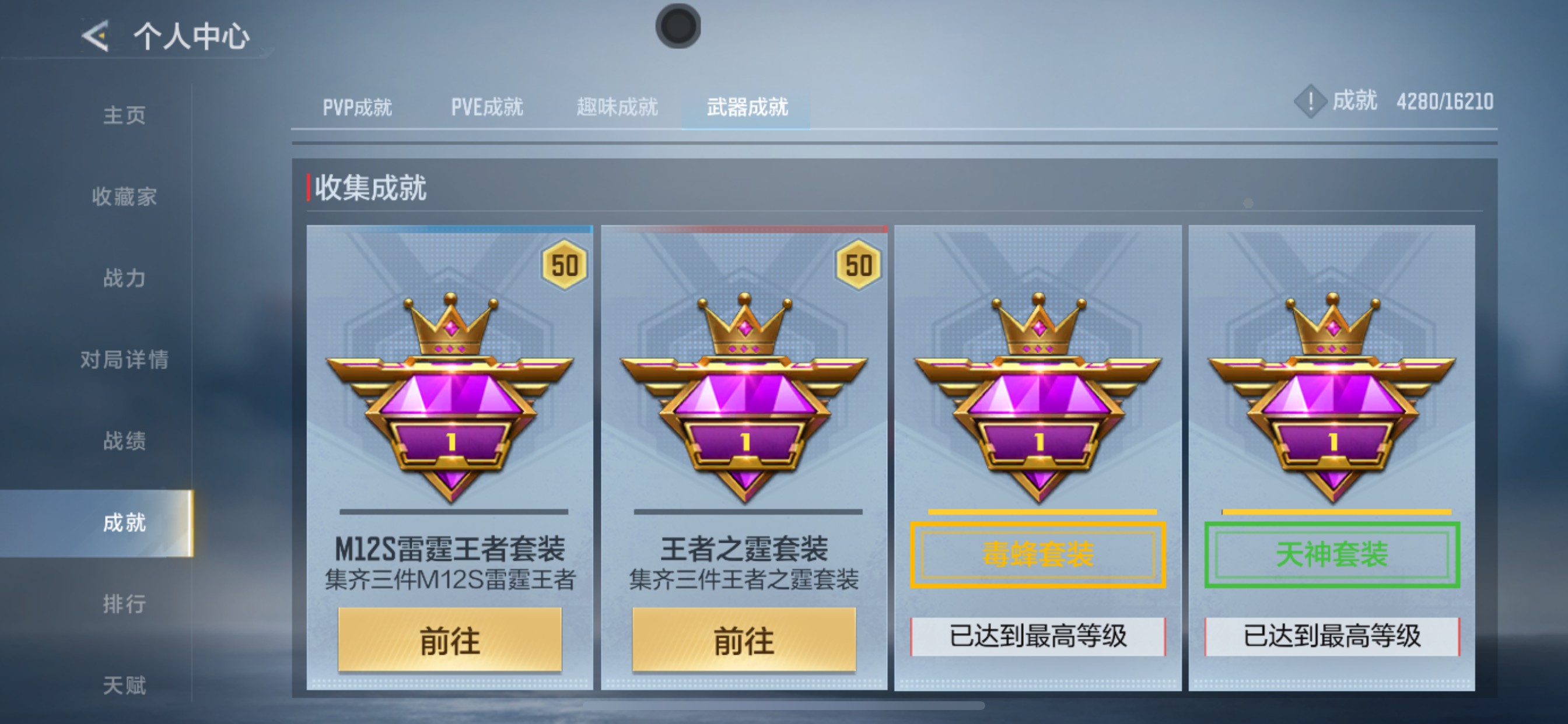Click the back arrow to leave 个人中心
1568x724 pixels.
pyautogui.click(x=94, y=37)
